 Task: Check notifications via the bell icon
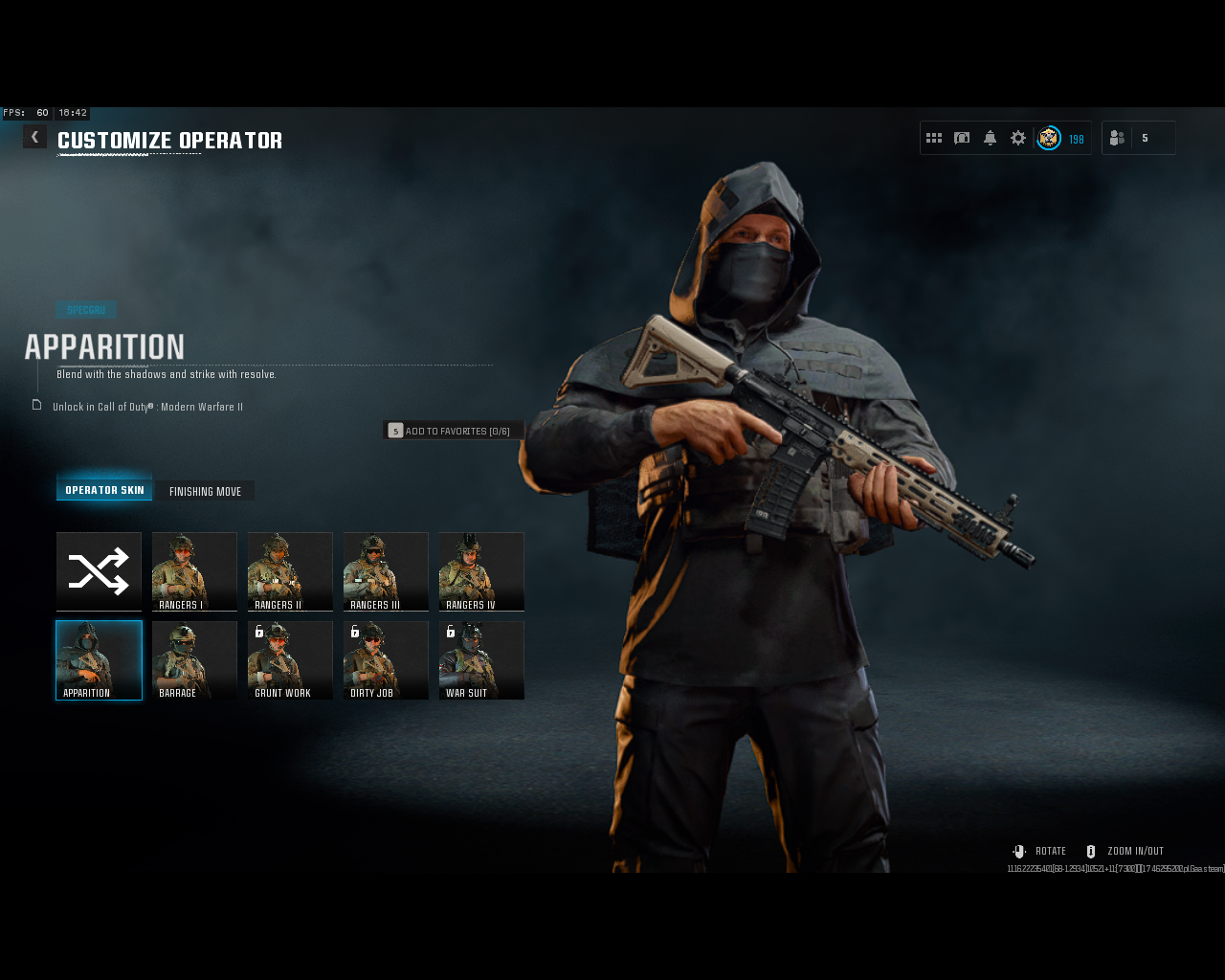pyautogui.click(x=989, y=137)
